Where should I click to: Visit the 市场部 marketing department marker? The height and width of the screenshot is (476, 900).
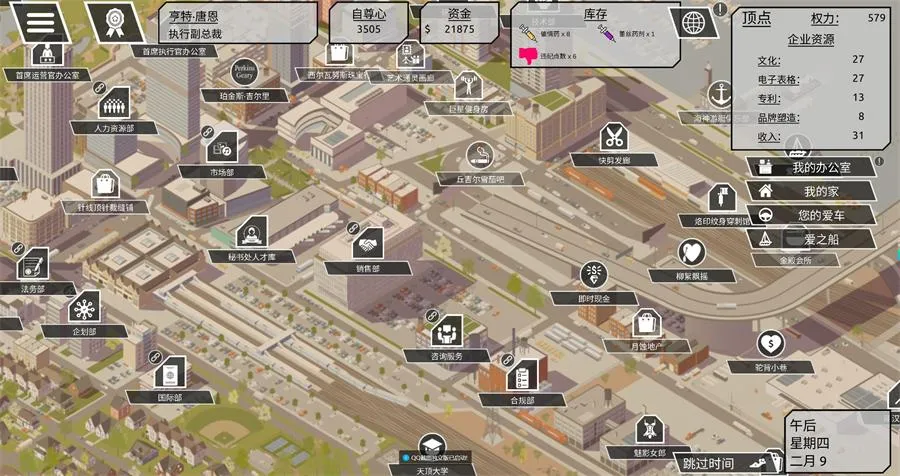[x=221, y=147]
